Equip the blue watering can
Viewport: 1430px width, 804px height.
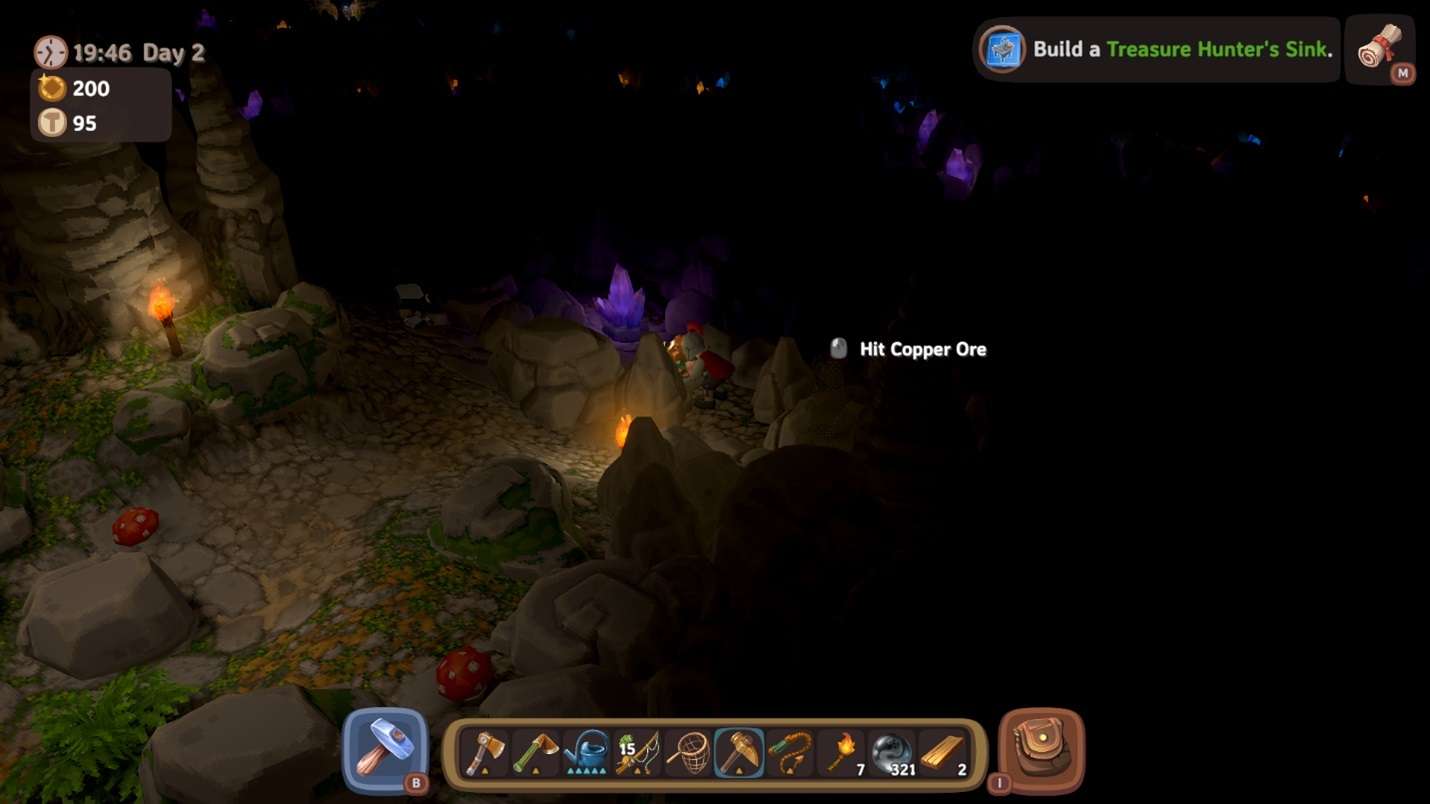[x=587, y=752]
